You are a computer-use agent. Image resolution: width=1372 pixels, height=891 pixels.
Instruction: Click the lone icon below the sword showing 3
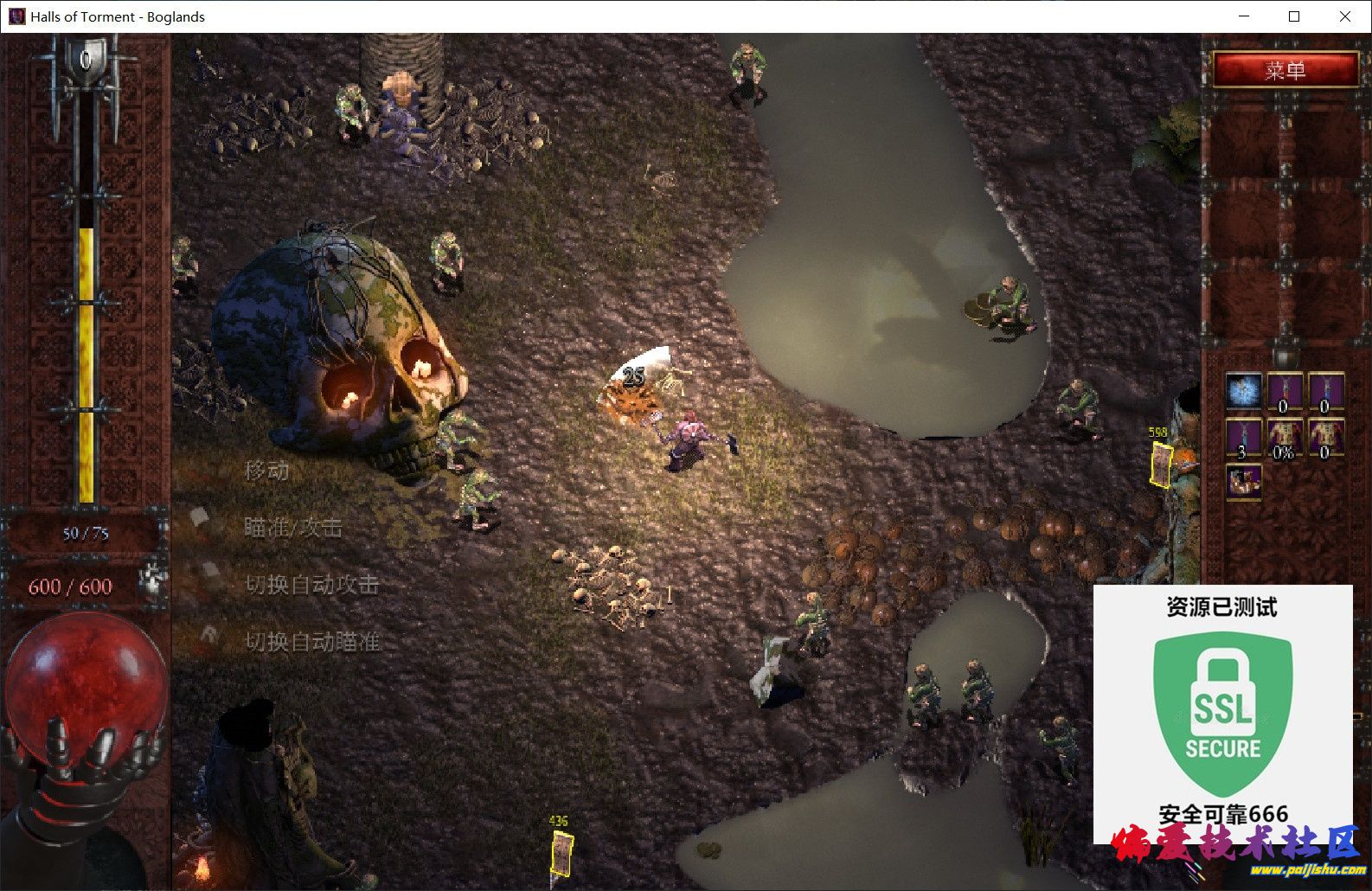(1243, 481)
